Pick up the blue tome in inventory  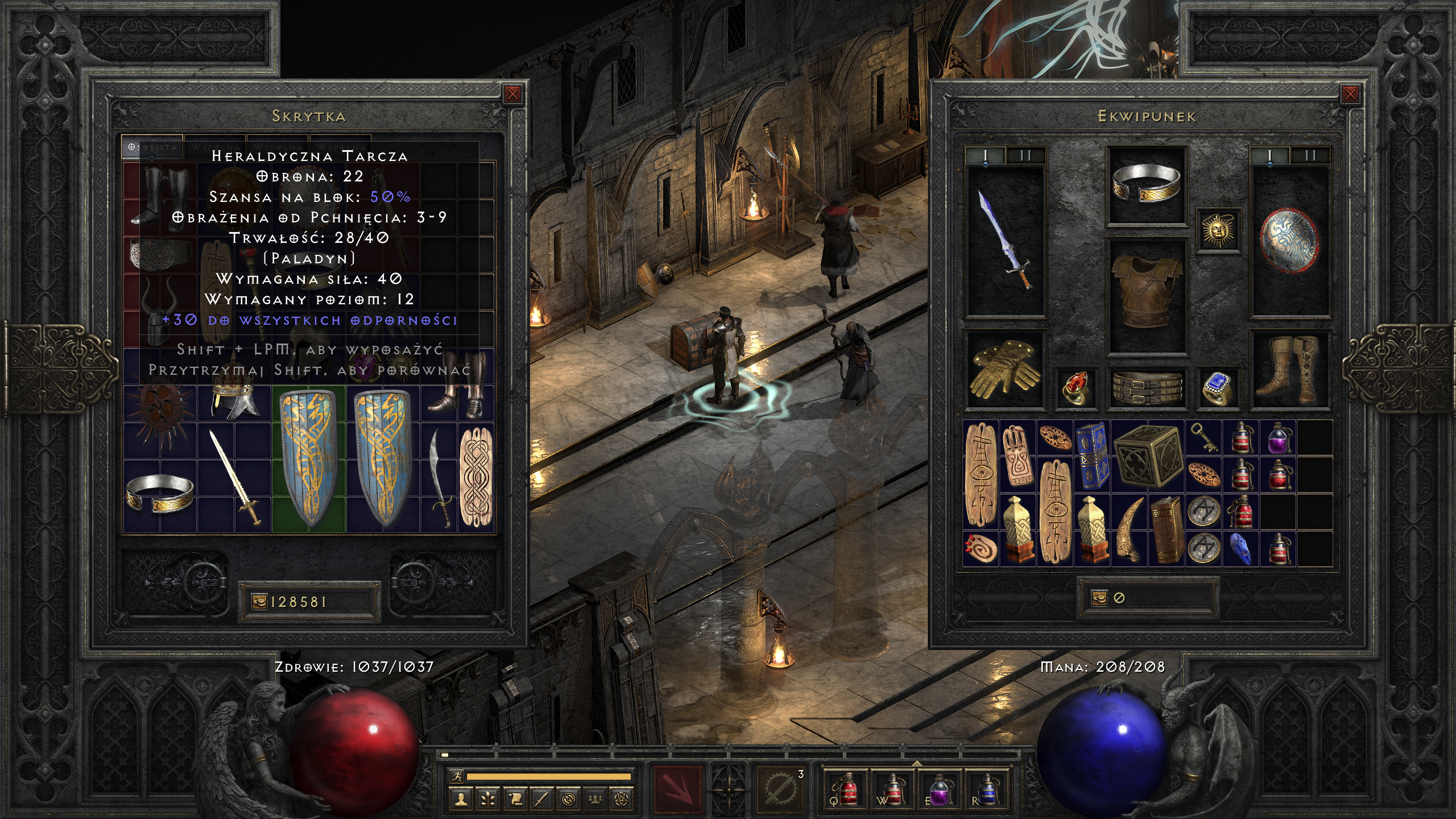(x=1091, y=456)
